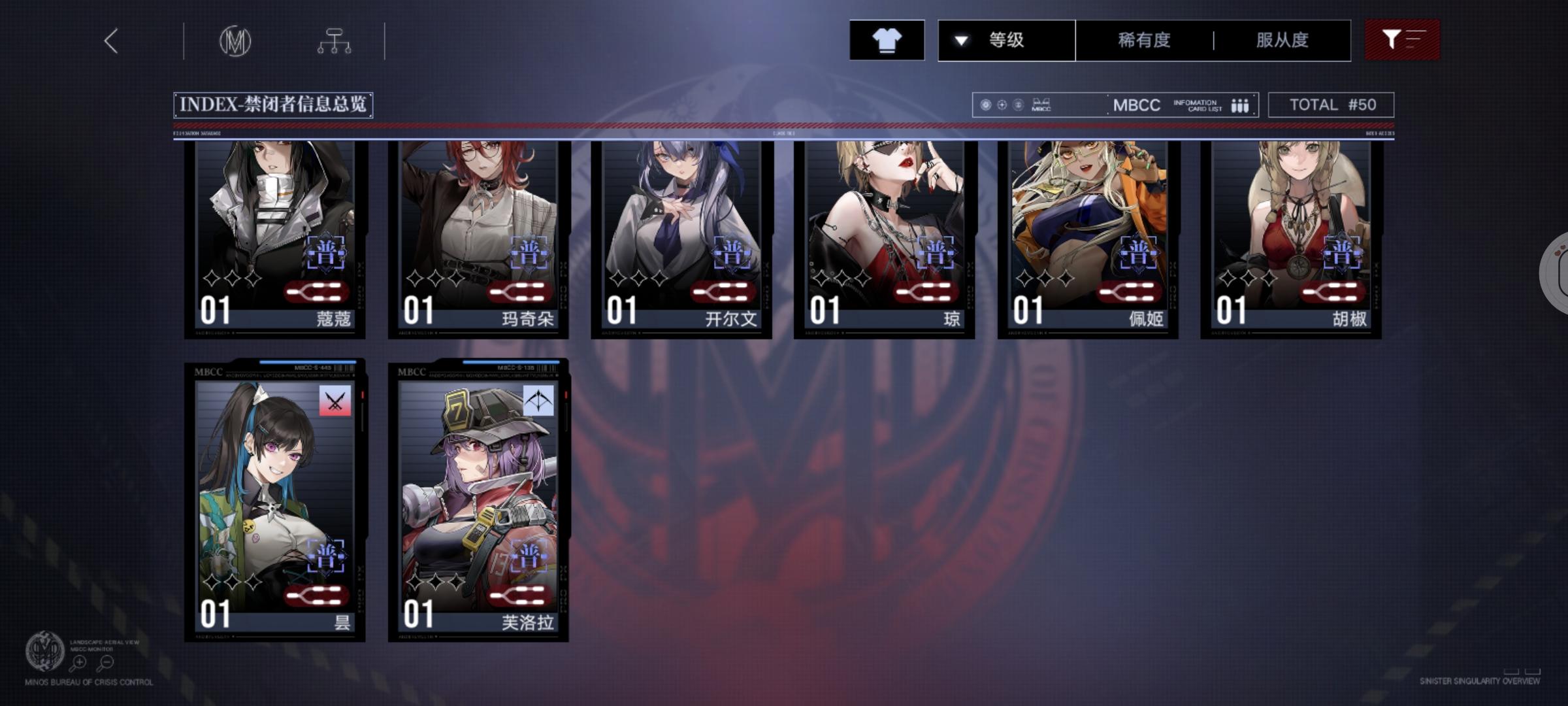Open the 等级 sorting dropdown arrow
1568x706 pixels.
[959, 40]
